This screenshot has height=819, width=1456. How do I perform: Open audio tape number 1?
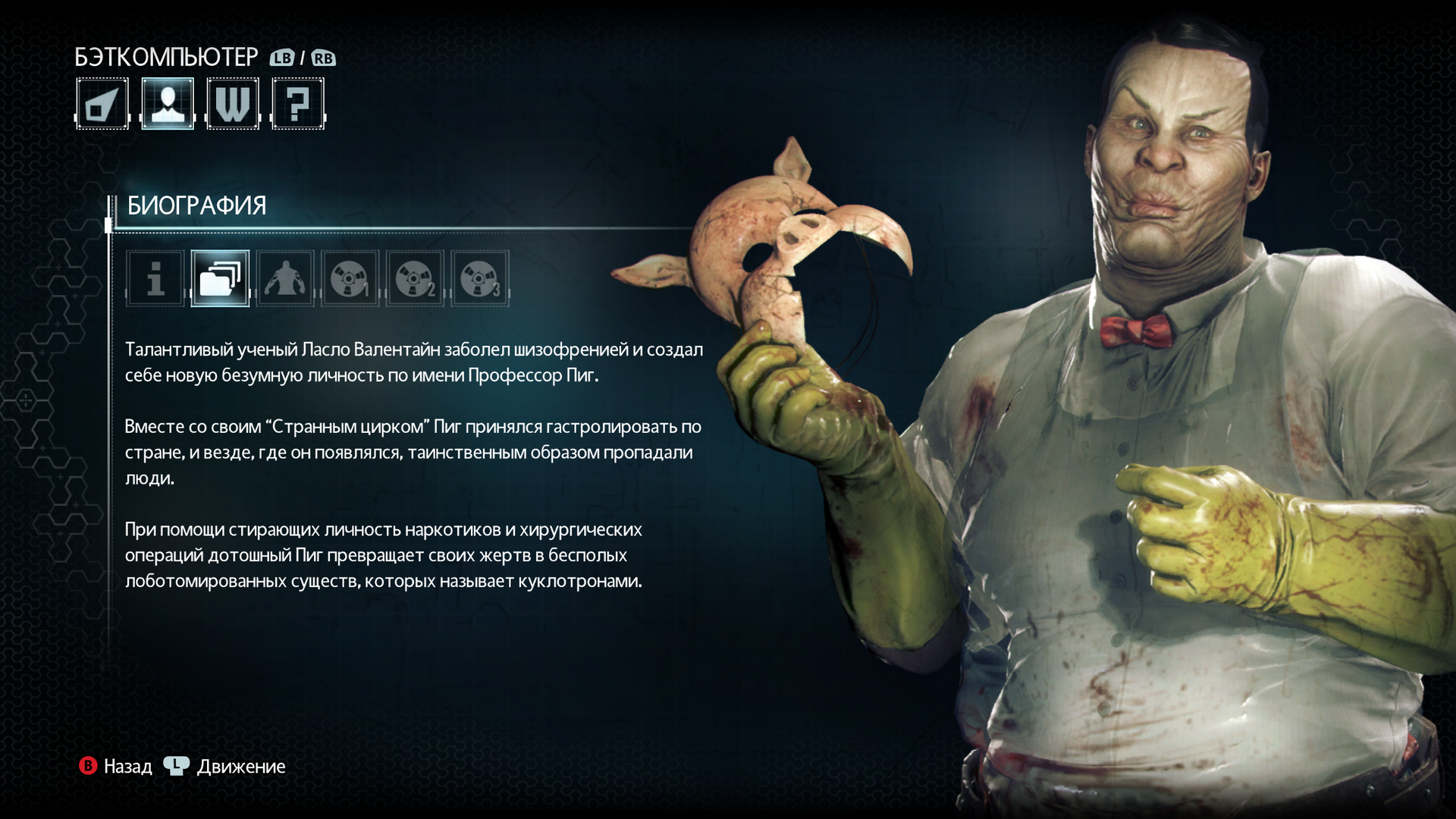pos(350,278)
